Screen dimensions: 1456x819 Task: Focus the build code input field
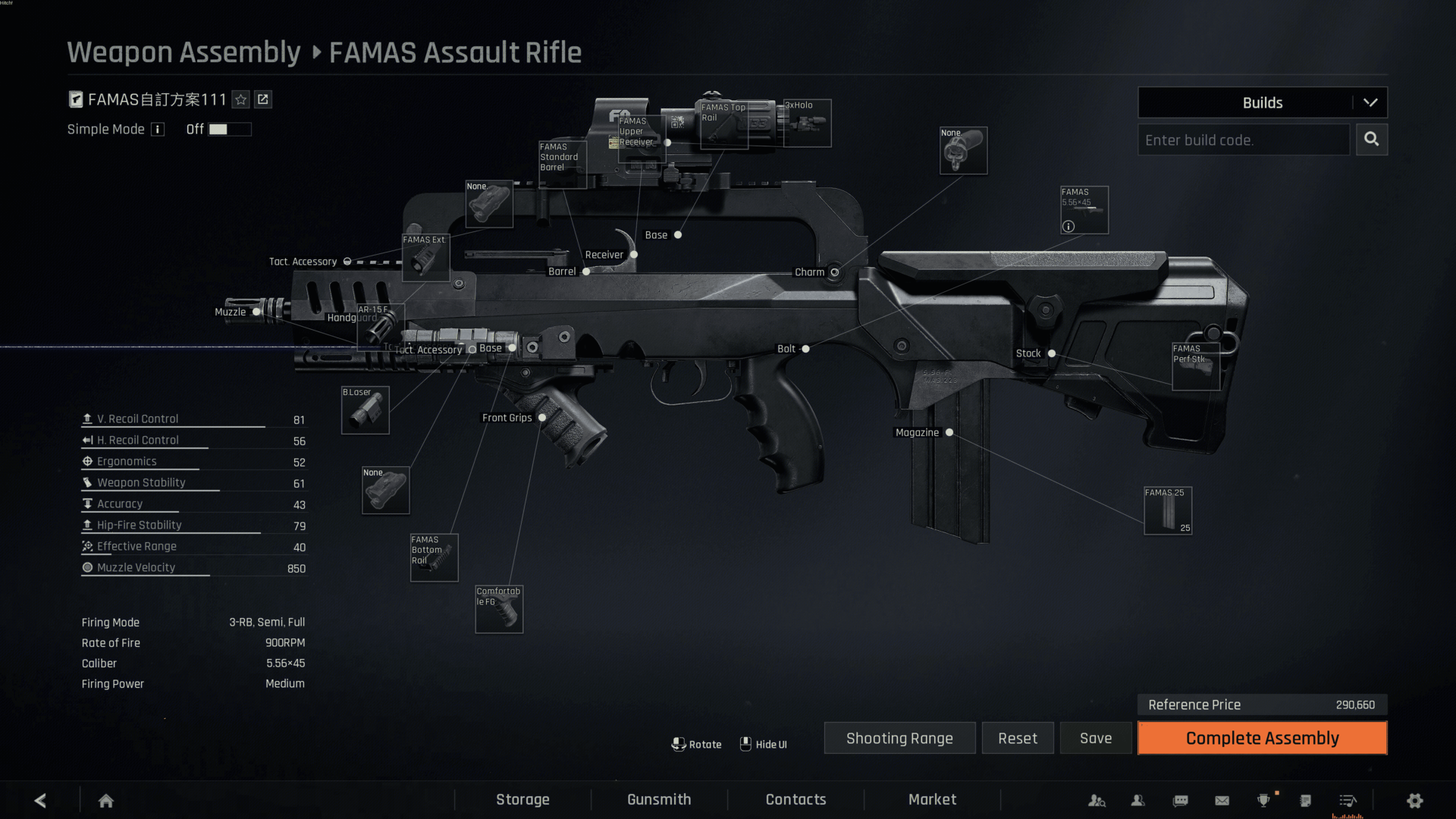coord(1243,140)
